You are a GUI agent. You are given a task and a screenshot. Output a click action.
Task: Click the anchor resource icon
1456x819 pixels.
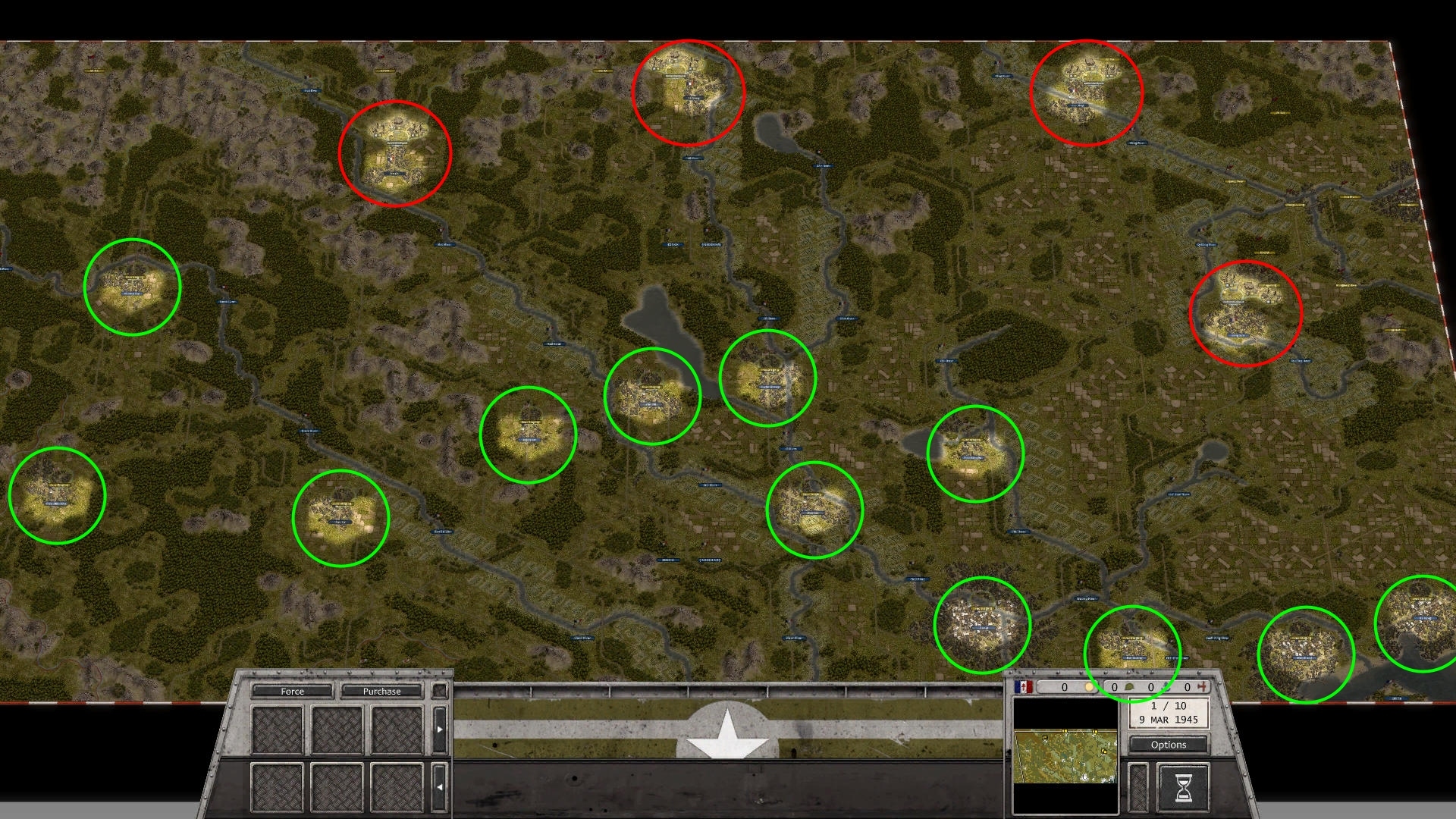tap(1165, 686)
